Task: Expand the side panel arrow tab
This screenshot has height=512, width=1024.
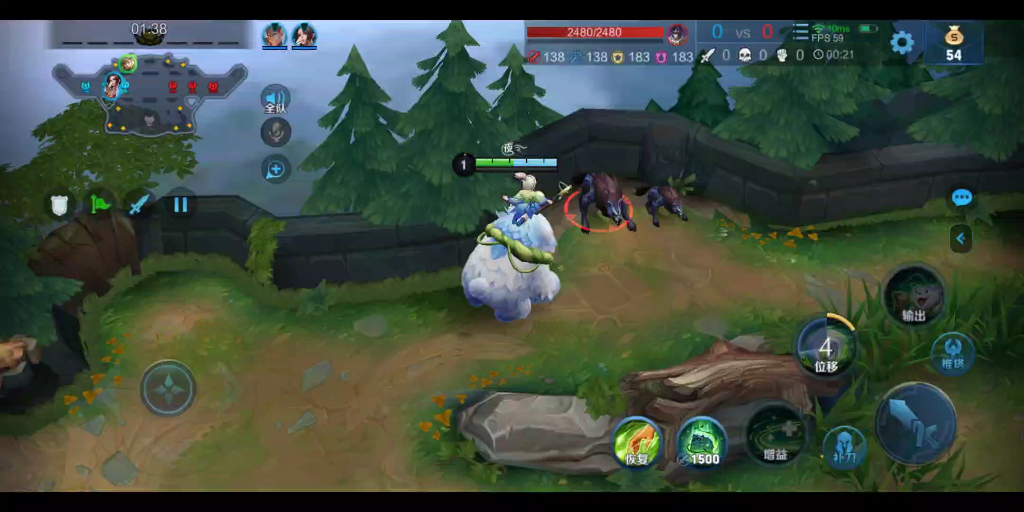Action: pos(961,238)
